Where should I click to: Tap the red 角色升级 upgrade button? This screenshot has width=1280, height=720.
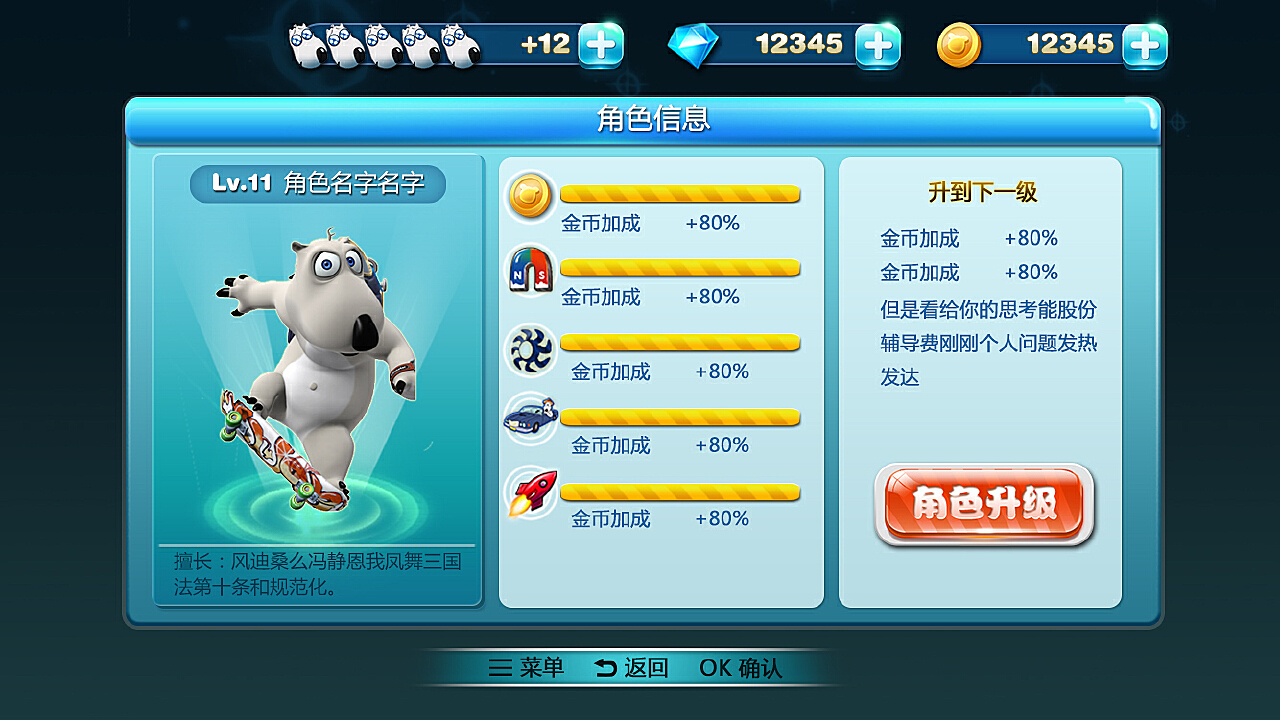(x=984, y=505)
